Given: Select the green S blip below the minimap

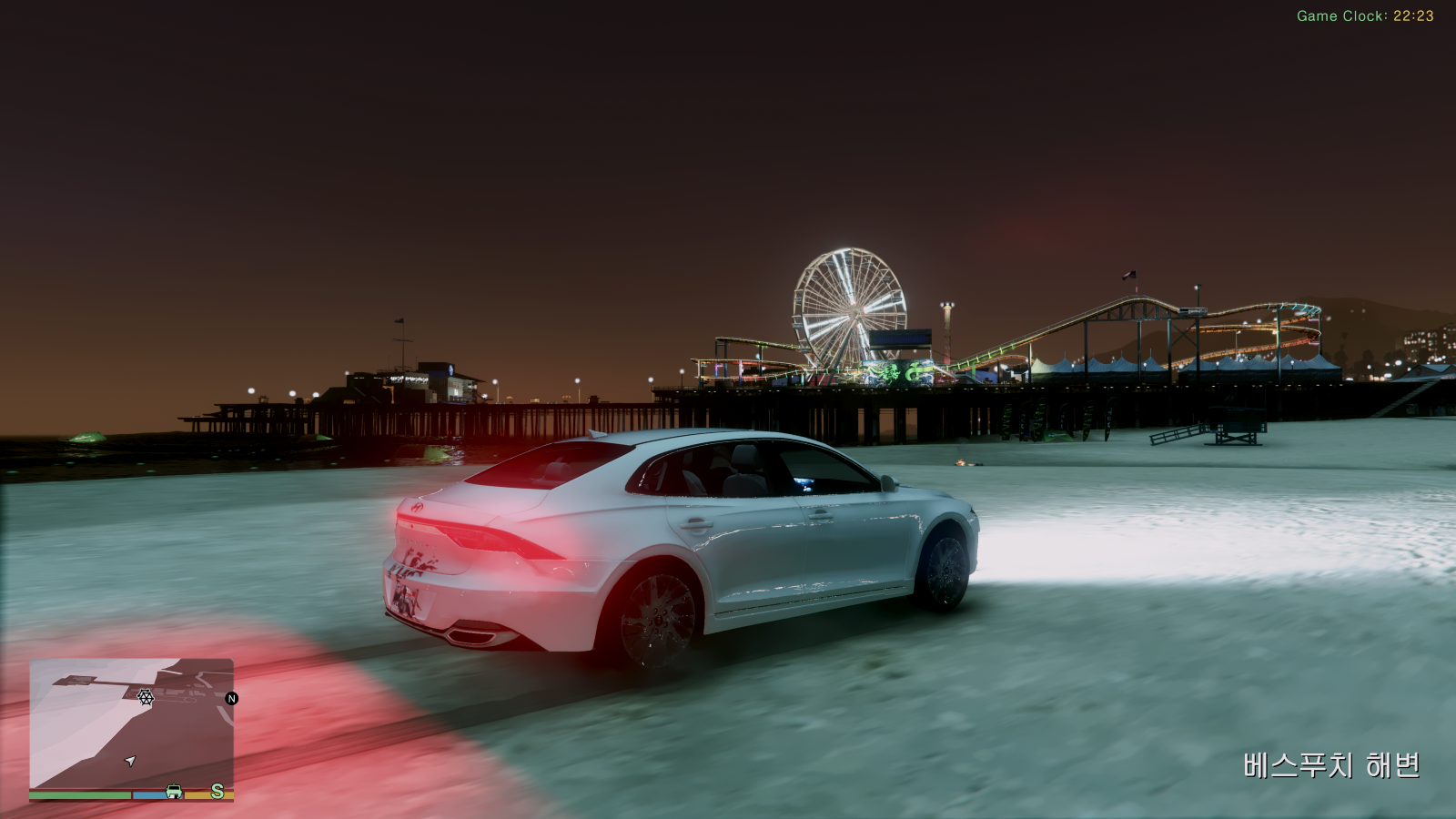Looking at the screenshot, I should (x=217, y=791).
